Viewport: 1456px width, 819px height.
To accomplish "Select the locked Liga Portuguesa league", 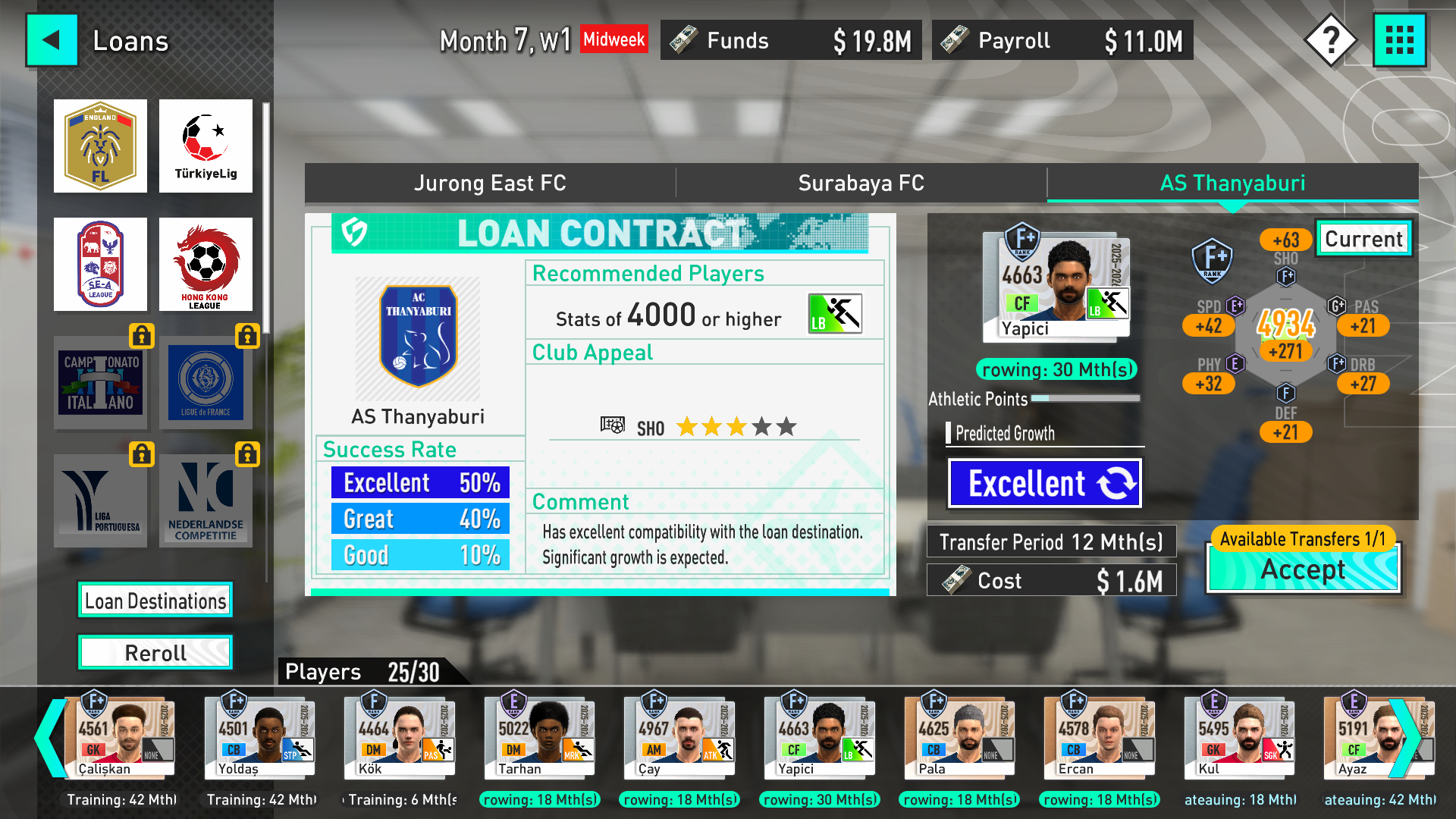I will click(x=100, y=500).
